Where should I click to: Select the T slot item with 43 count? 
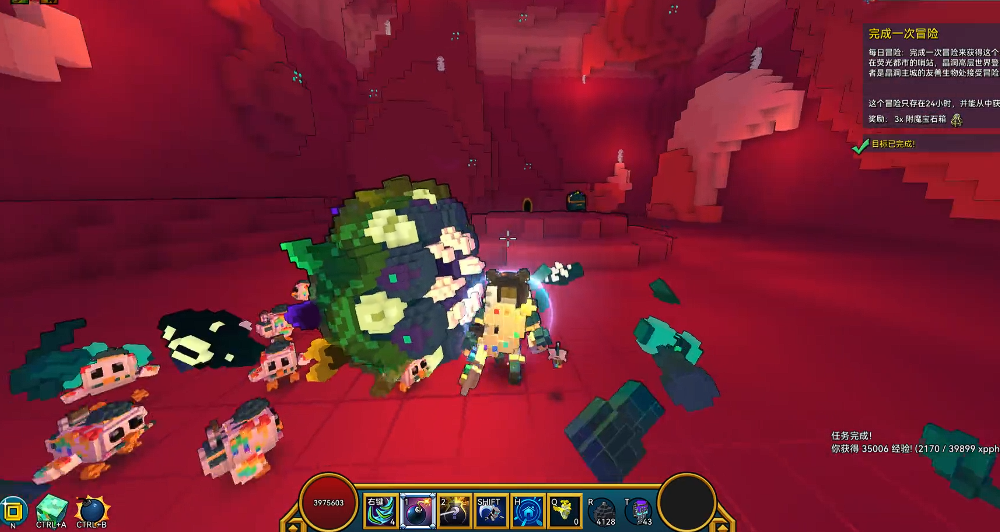(639, 511)
